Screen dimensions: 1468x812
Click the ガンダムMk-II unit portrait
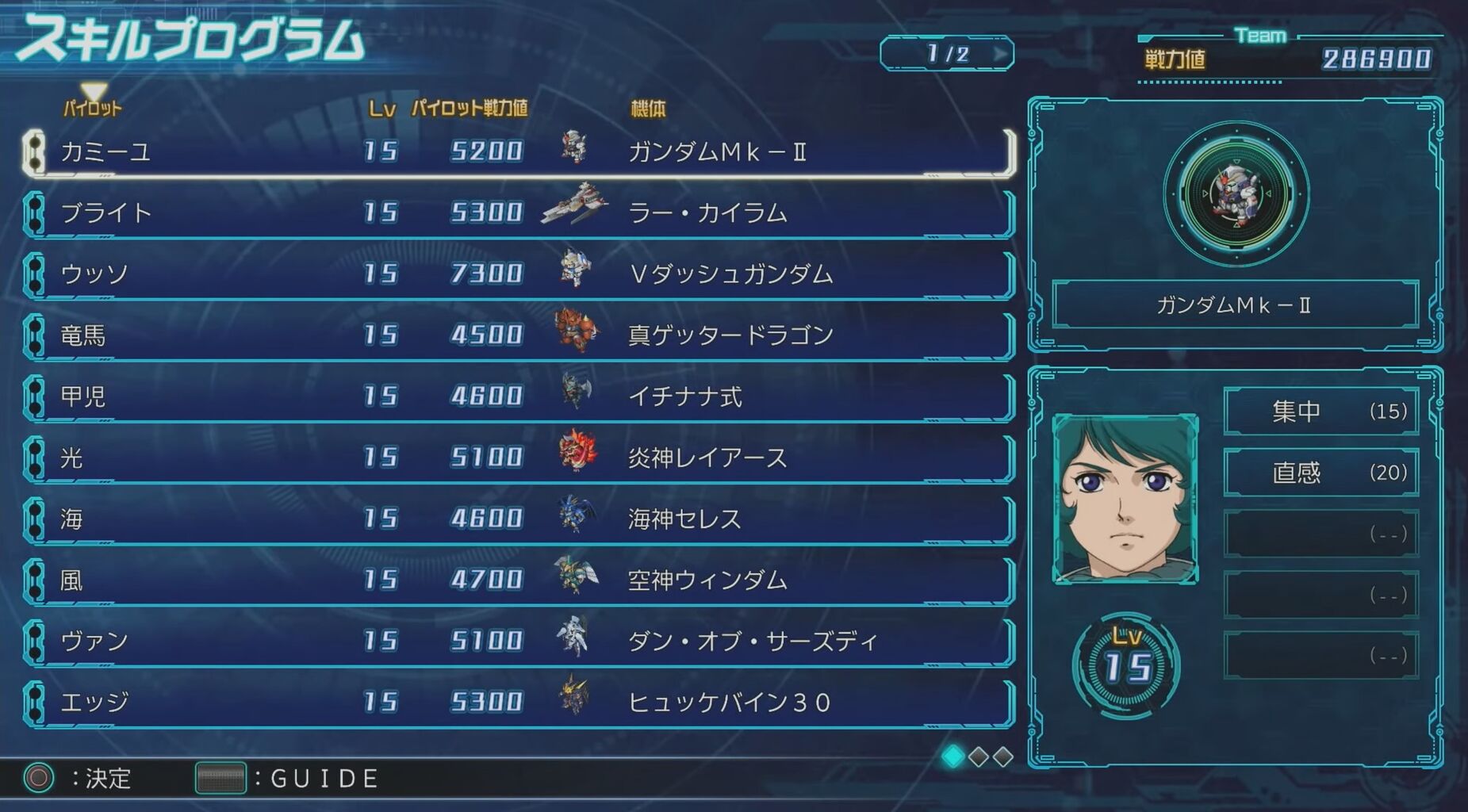point(1236,194)
